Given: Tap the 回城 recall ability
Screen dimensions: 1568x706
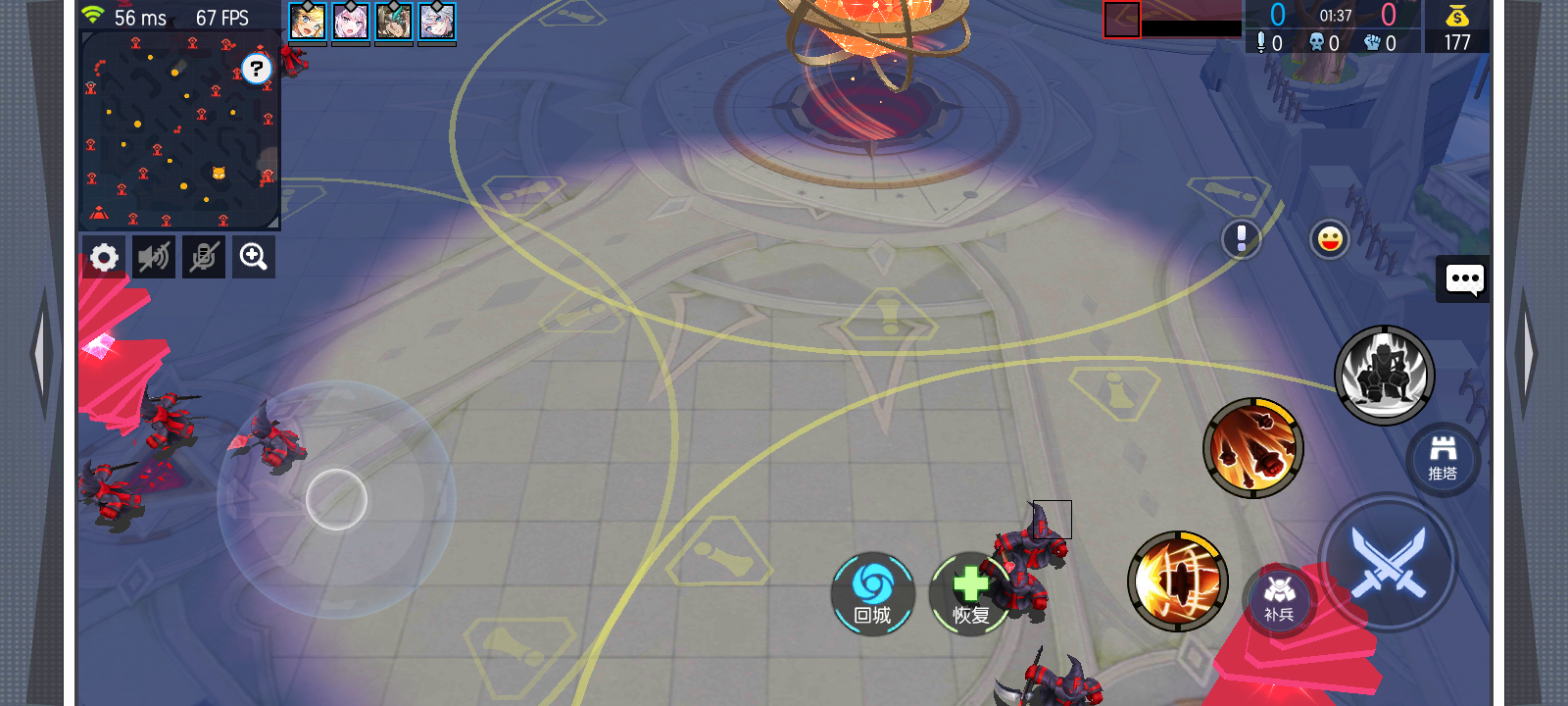Looking at the screenshot, I should [873, 593].
